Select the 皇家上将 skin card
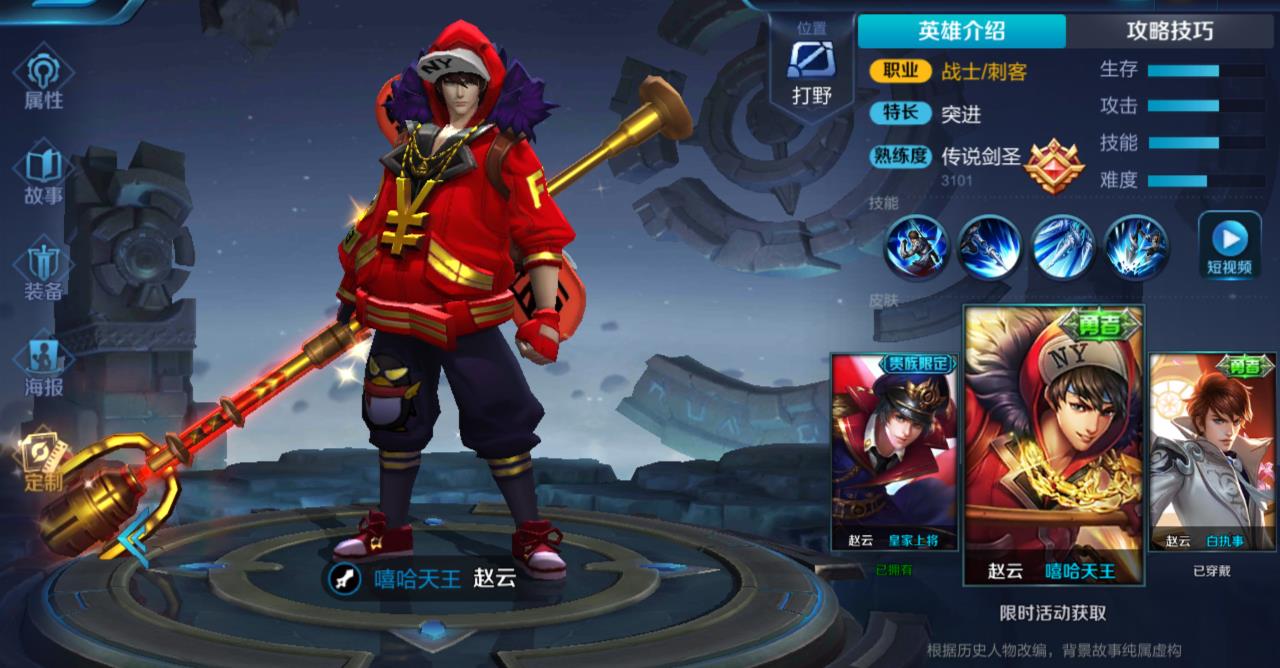The width and height of the screenshot is (1280, 668). click(894, 452)
